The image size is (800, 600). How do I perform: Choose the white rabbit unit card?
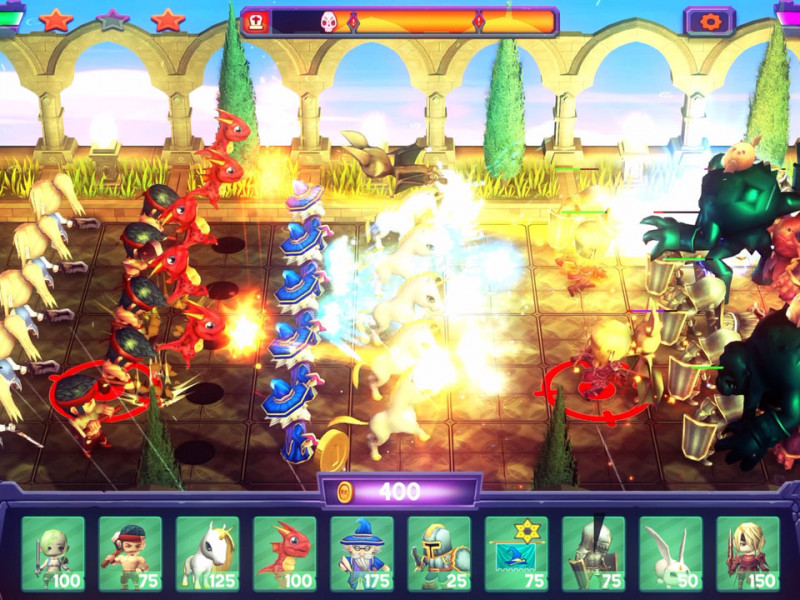tap(670, 553)
